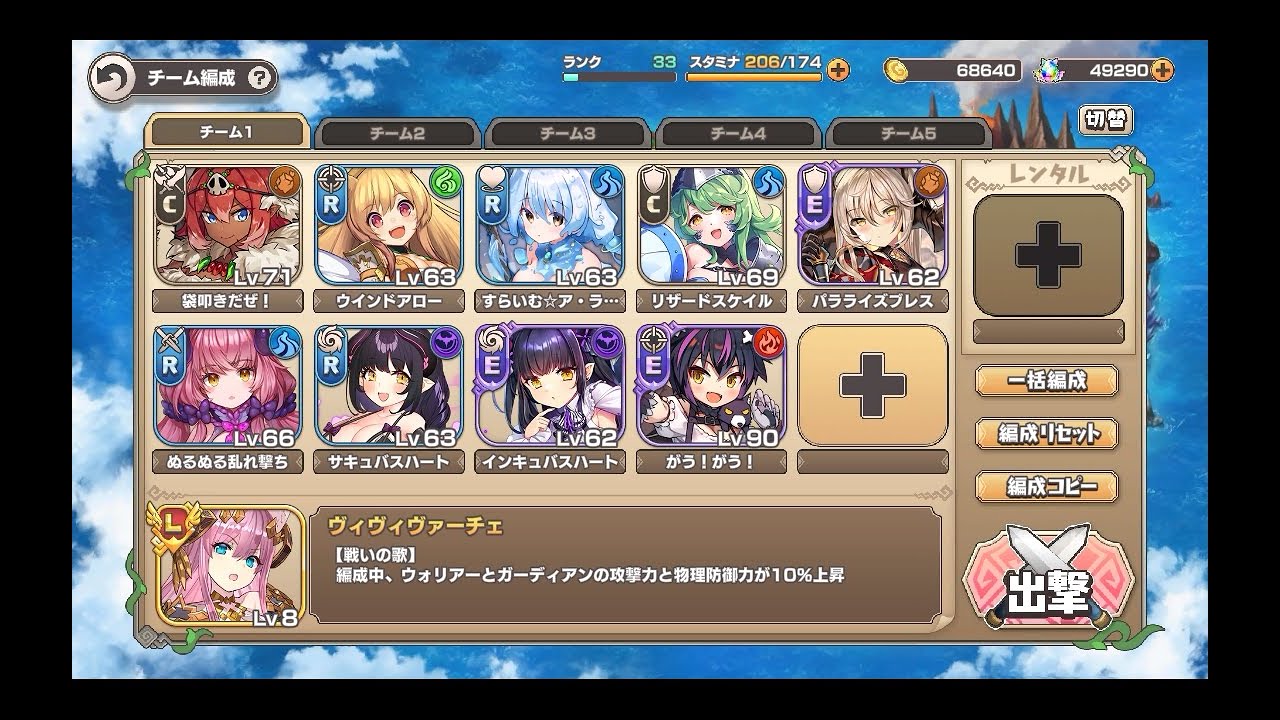Click the 切替 toggle button
This screenshot has width=1280, height=720.
(x=1106, y=120)
